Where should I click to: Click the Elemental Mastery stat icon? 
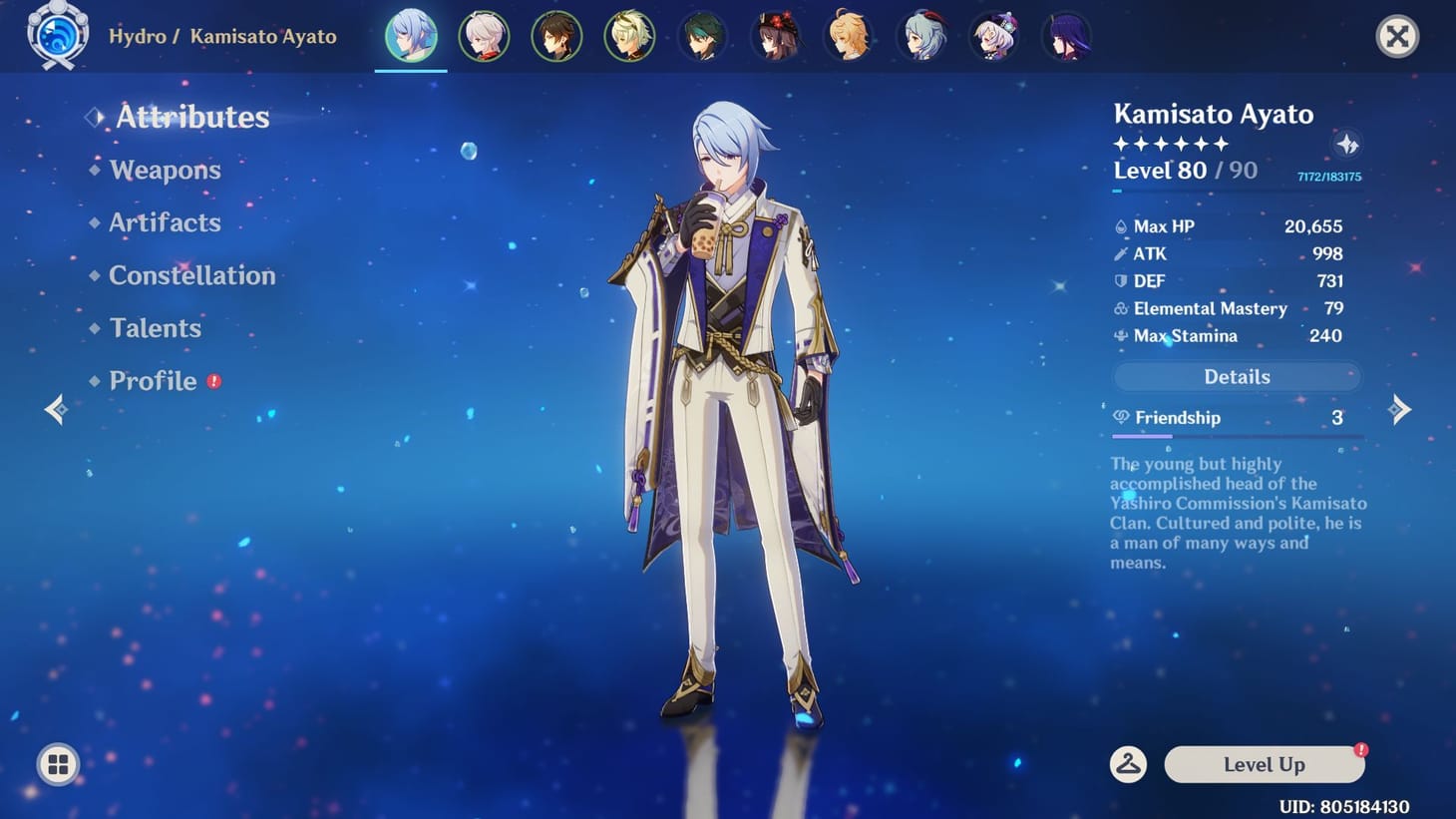(1121, 308)
